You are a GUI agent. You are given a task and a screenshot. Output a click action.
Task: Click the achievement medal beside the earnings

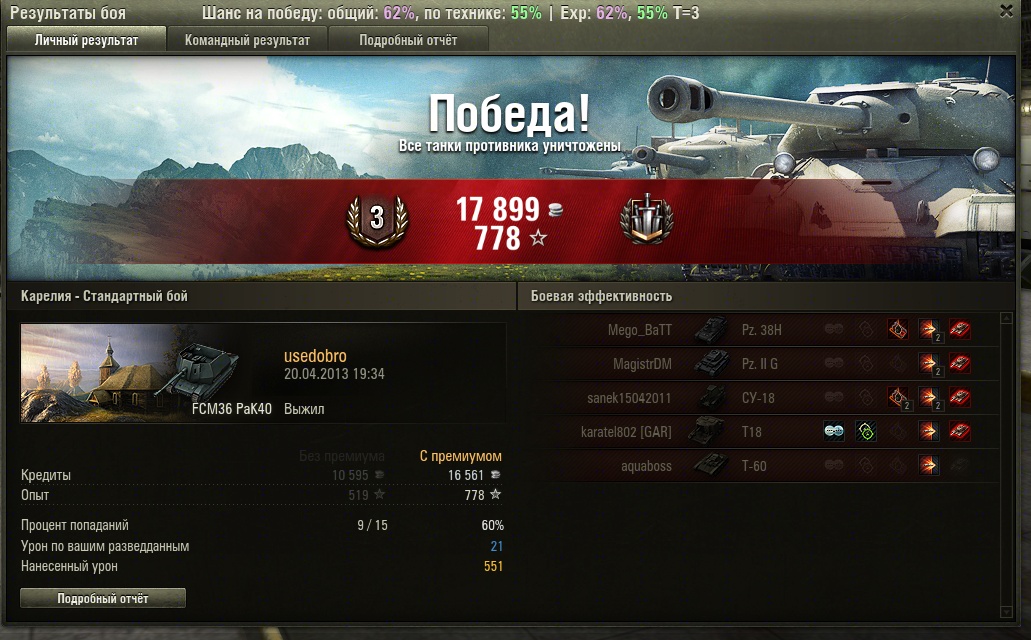coord(647,218)
